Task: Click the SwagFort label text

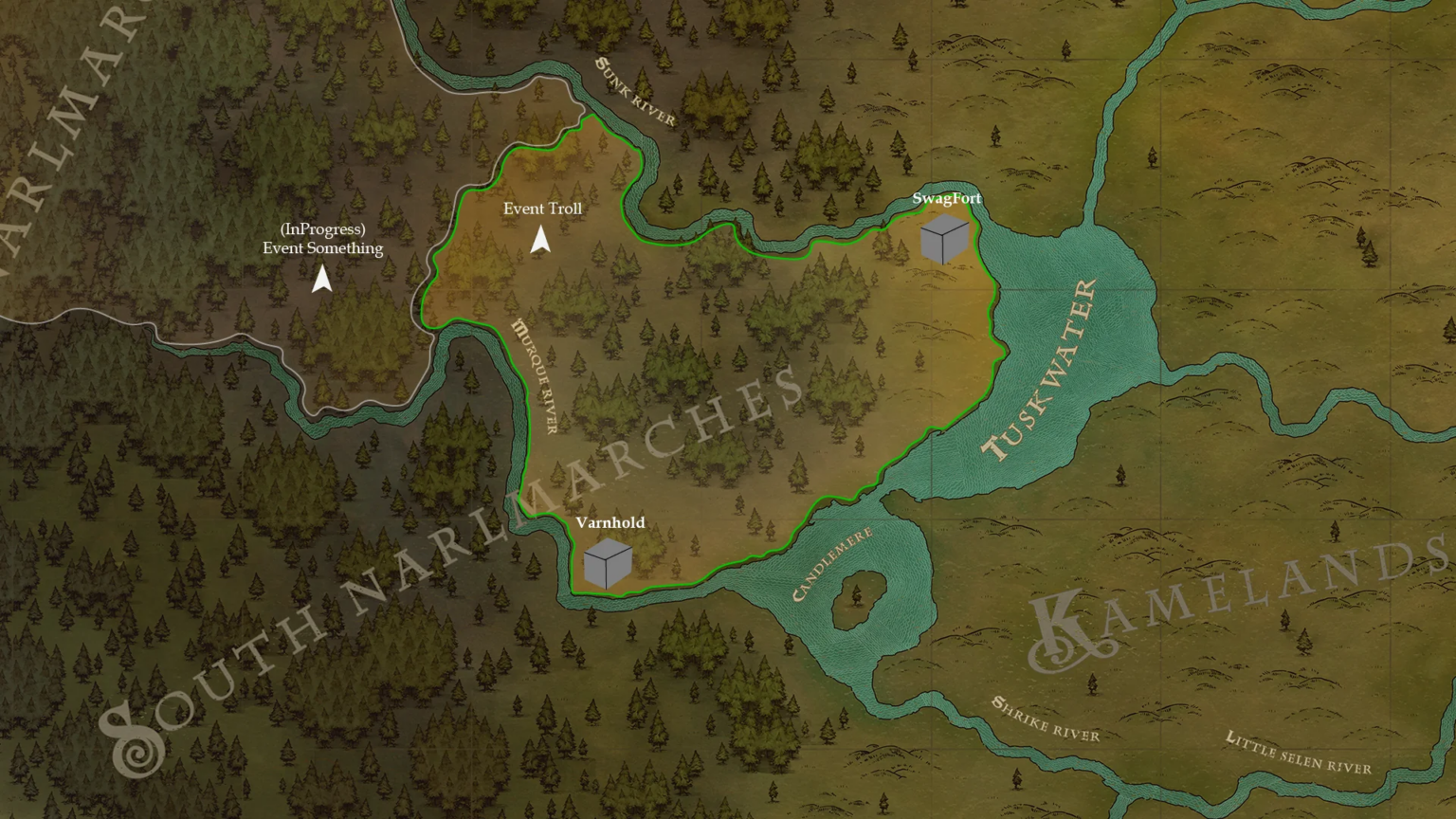Action: pos(948,199)
